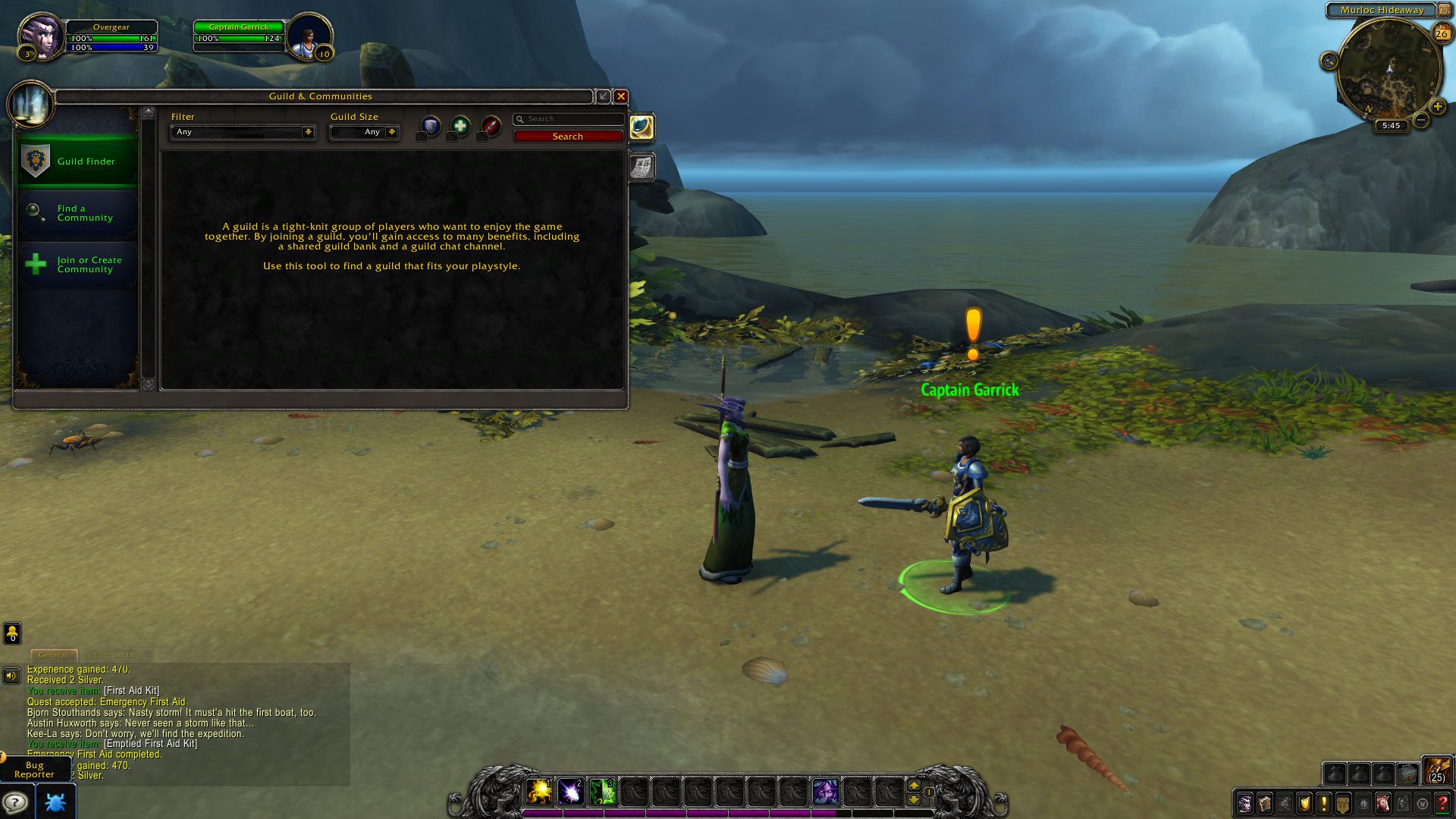This screenshot has height=819, width=1456.
Task: Open the Guild Size dropdown
Action: coord(364,132)
